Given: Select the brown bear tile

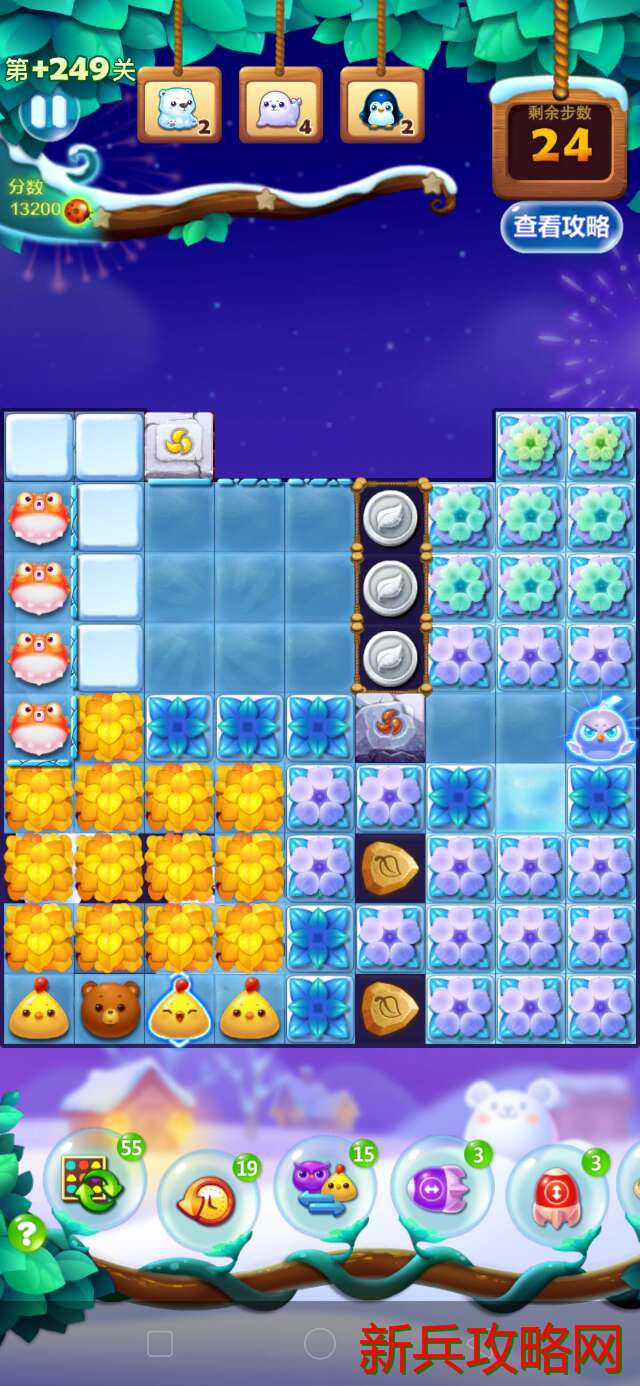Looking at the screenshot, I should (x=110, y=1010).
